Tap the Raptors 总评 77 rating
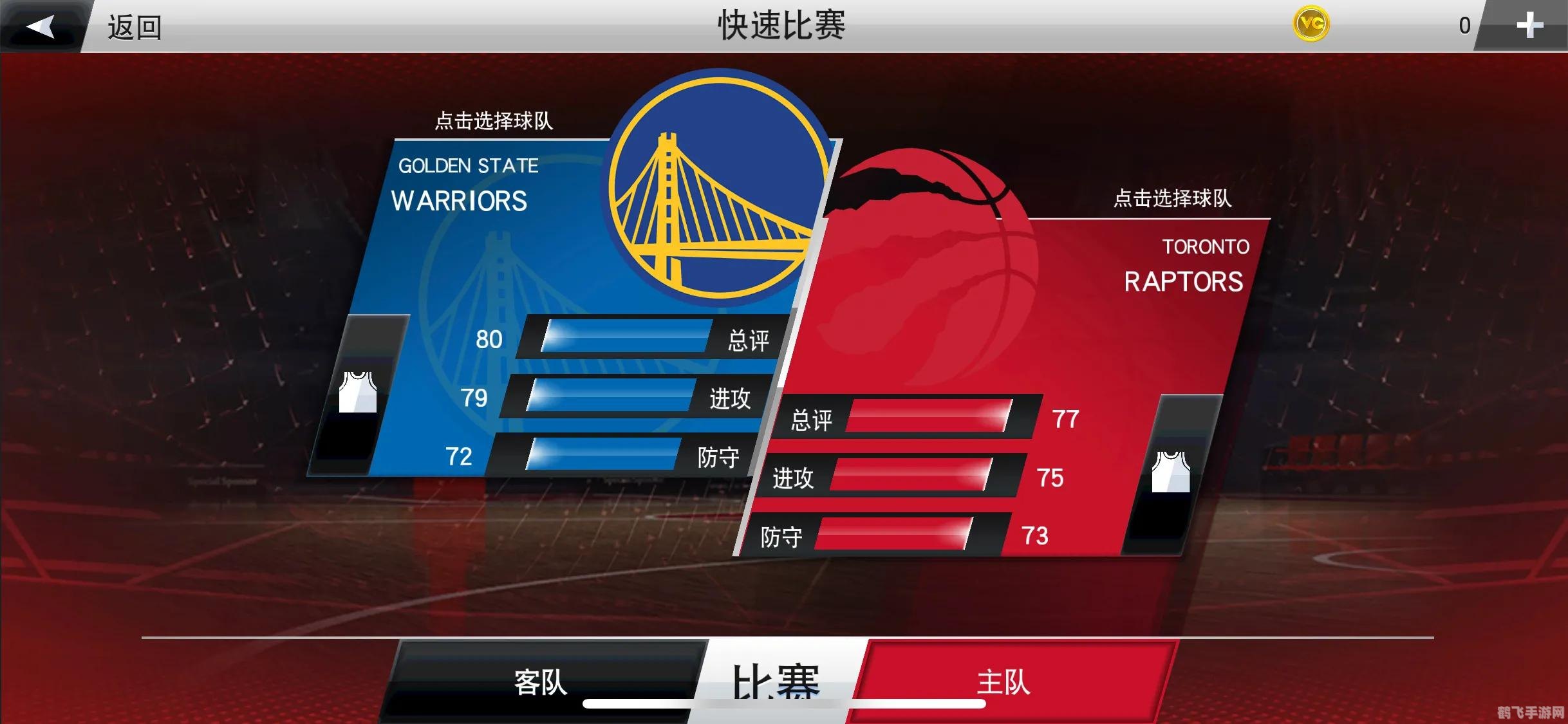The image size is (1568, 724). (x=1065, y=420)
